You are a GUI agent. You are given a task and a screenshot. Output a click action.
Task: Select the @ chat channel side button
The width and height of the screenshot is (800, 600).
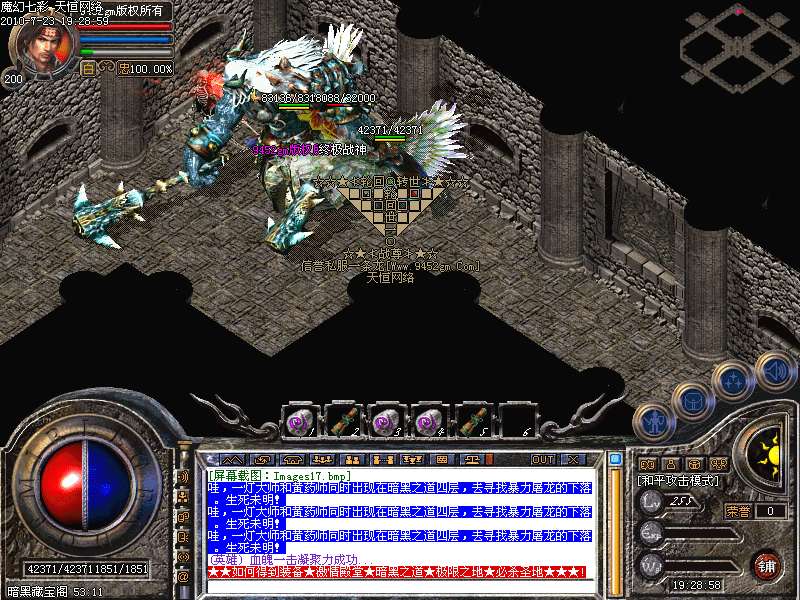tap(183, 577)
